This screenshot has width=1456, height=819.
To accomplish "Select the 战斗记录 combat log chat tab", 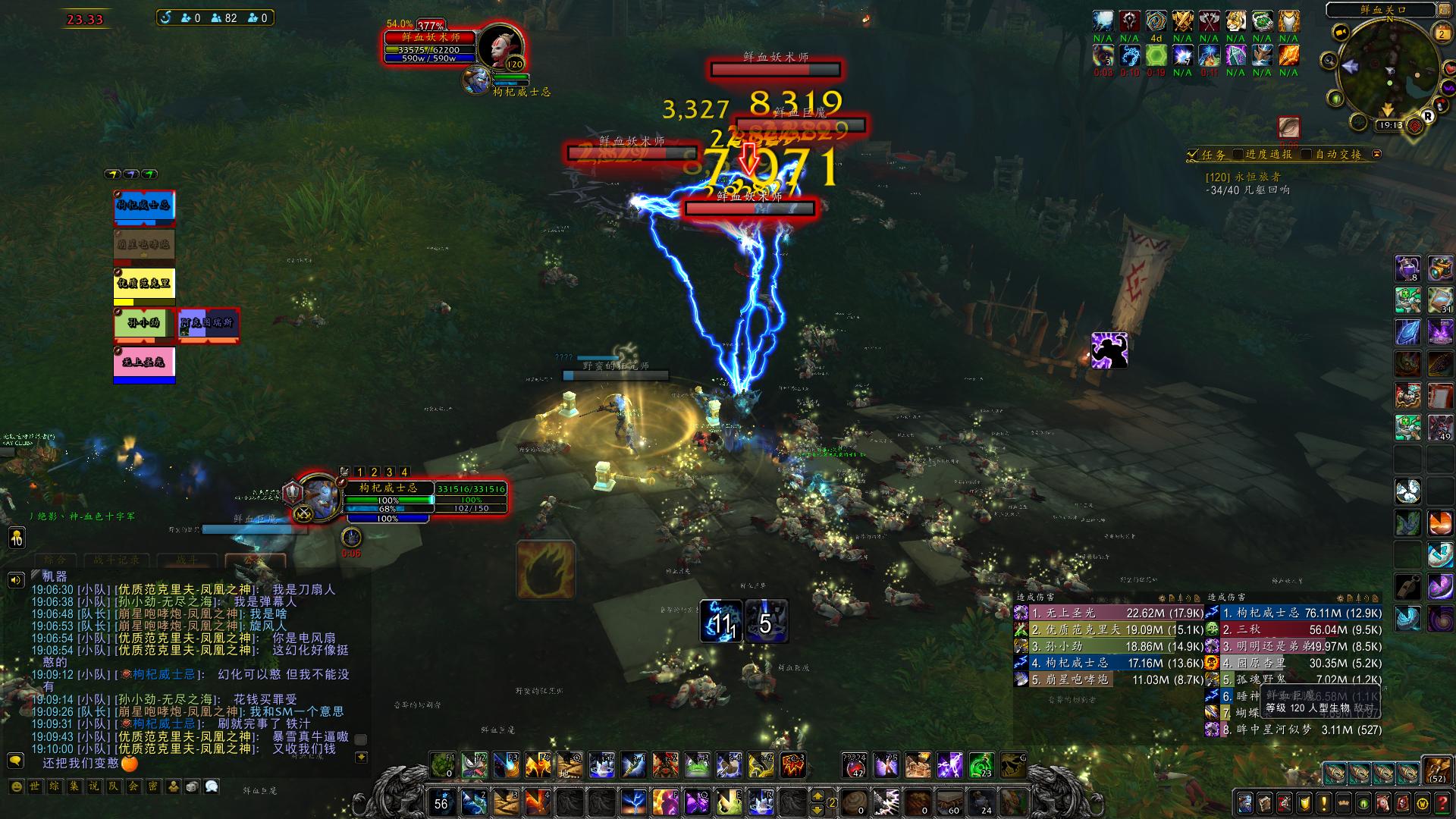I will 117,560.
